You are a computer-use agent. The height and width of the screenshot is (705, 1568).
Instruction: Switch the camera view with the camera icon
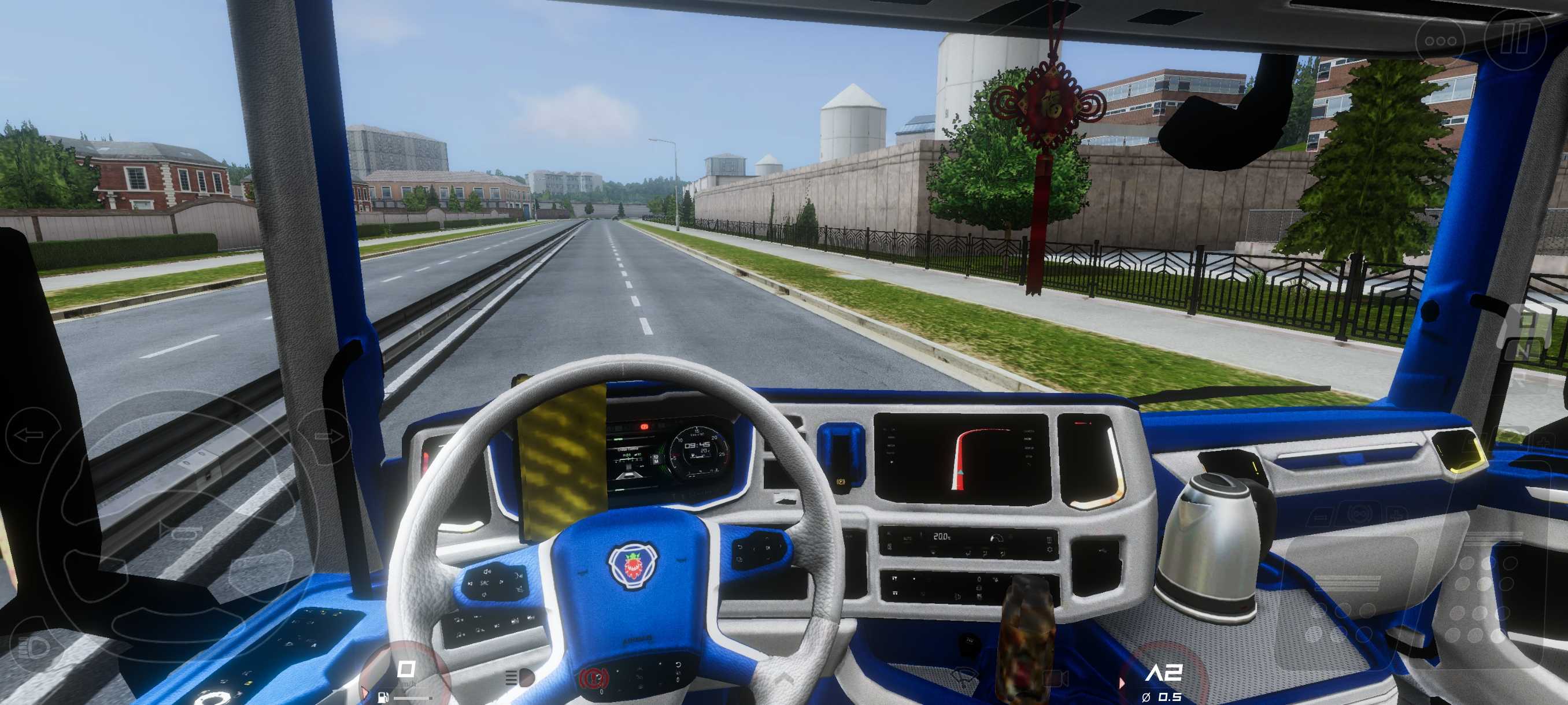pos(1056,678)
